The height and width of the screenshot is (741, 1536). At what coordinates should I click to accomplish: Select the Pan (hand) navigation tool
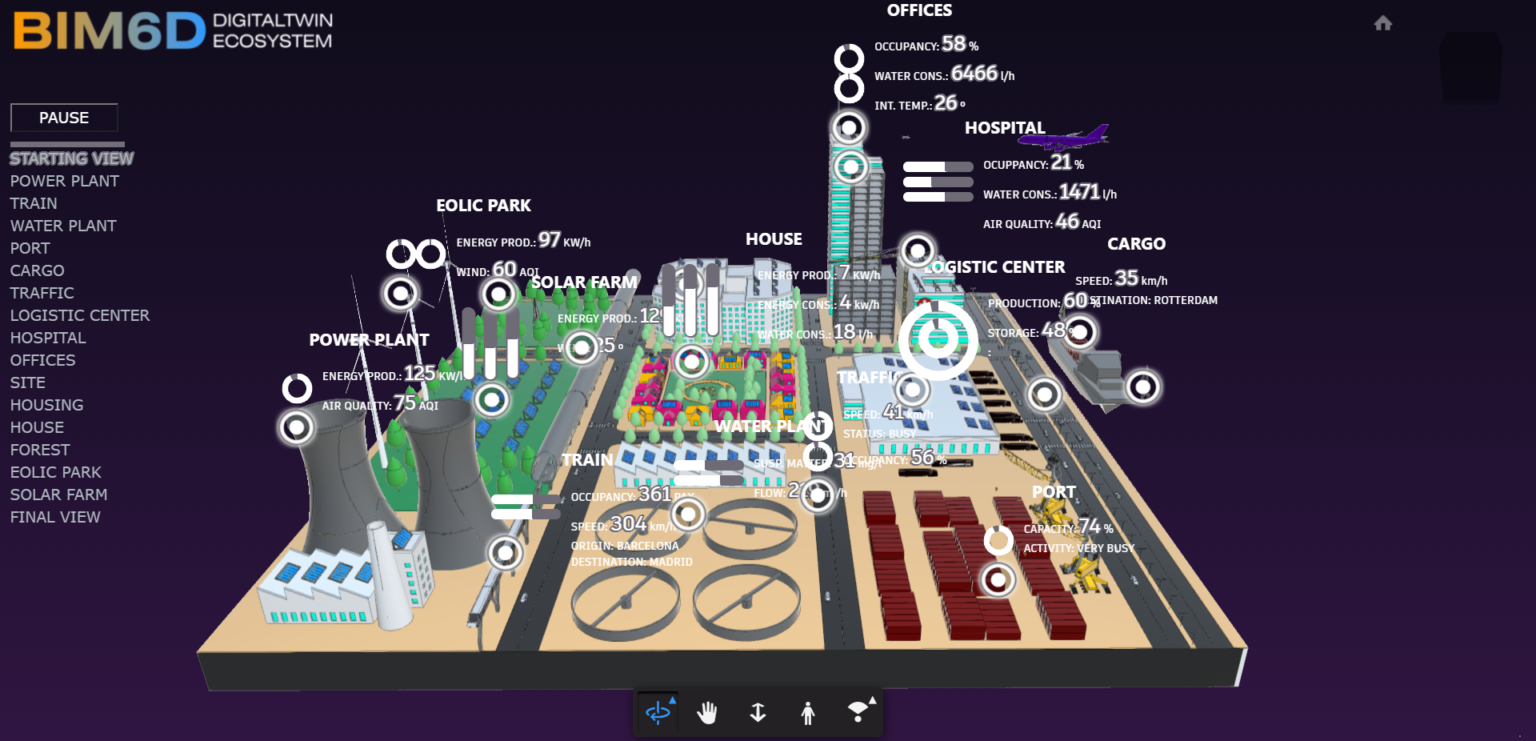[x=708, y=713]
